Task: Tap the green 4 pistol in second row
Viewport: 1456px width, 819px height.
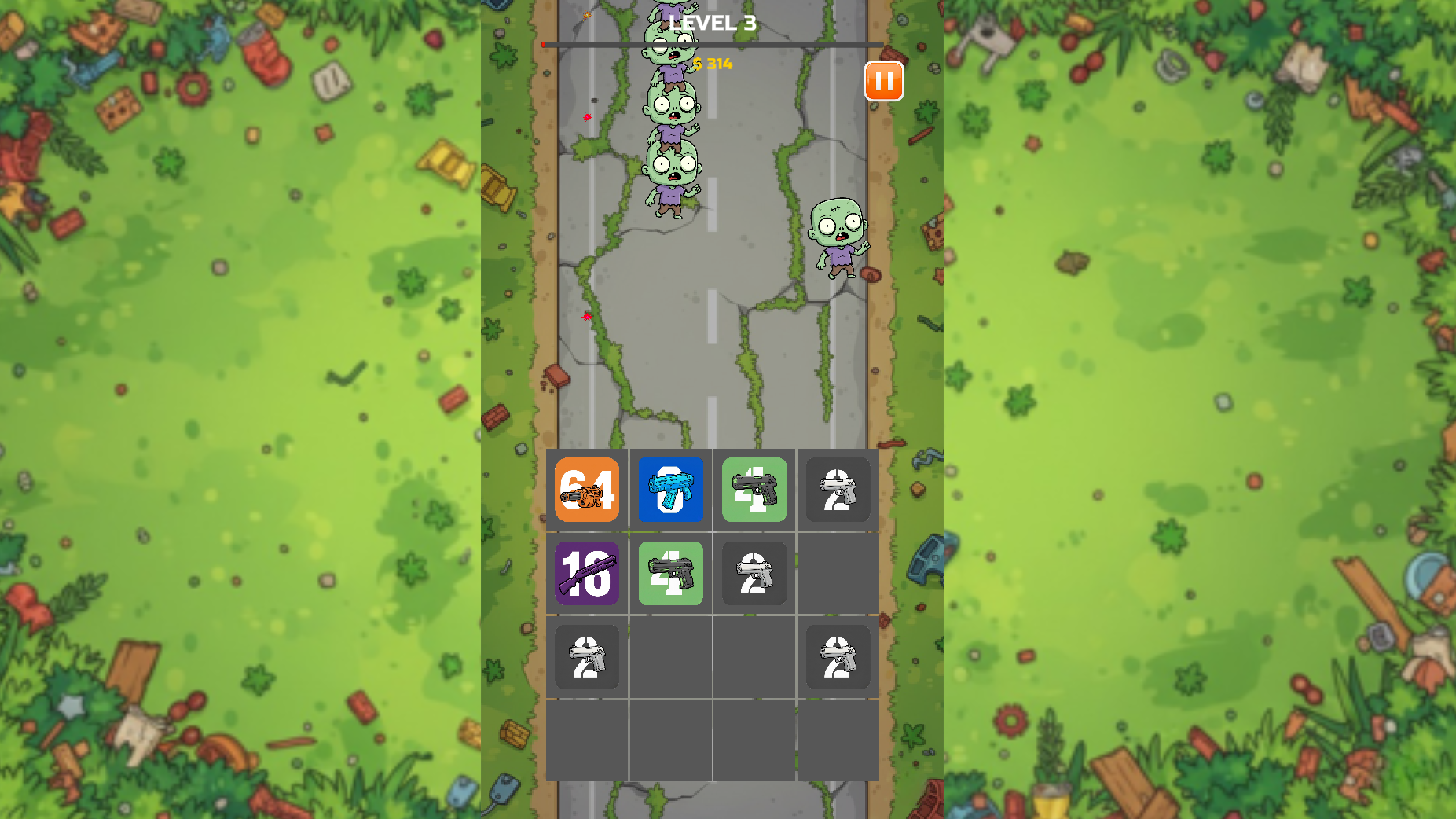Action: coord(670,574)
